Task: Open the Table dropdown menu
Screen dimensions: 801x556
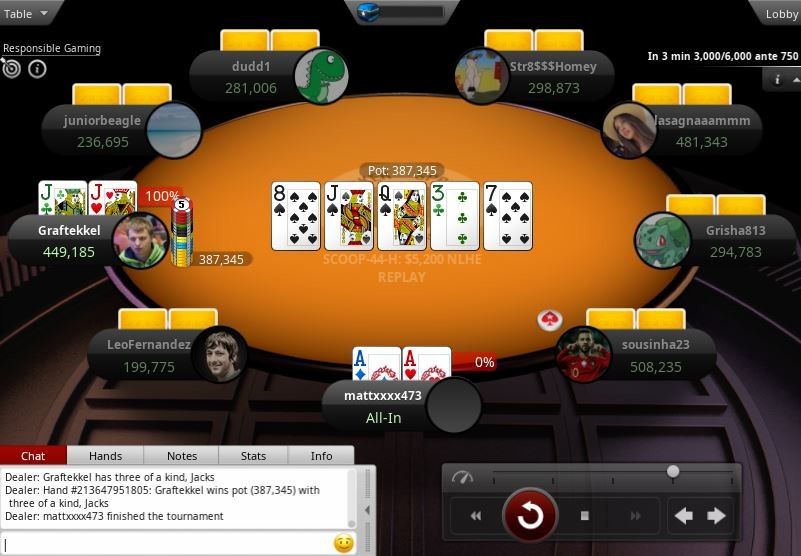Action: 26,14
